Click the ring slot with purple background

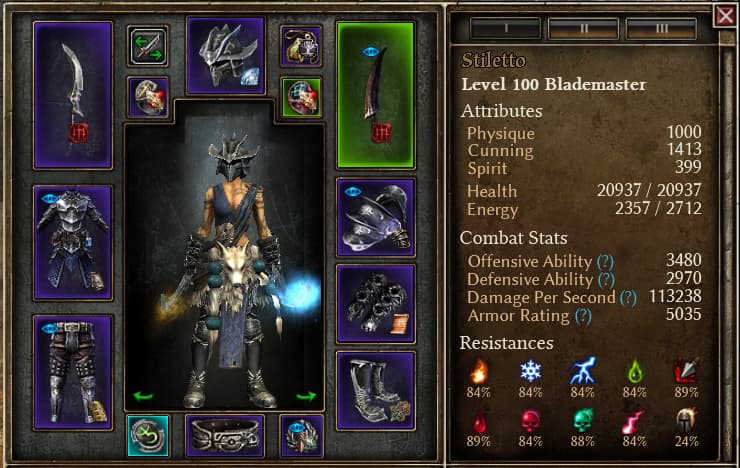click(x=148, y=97)
